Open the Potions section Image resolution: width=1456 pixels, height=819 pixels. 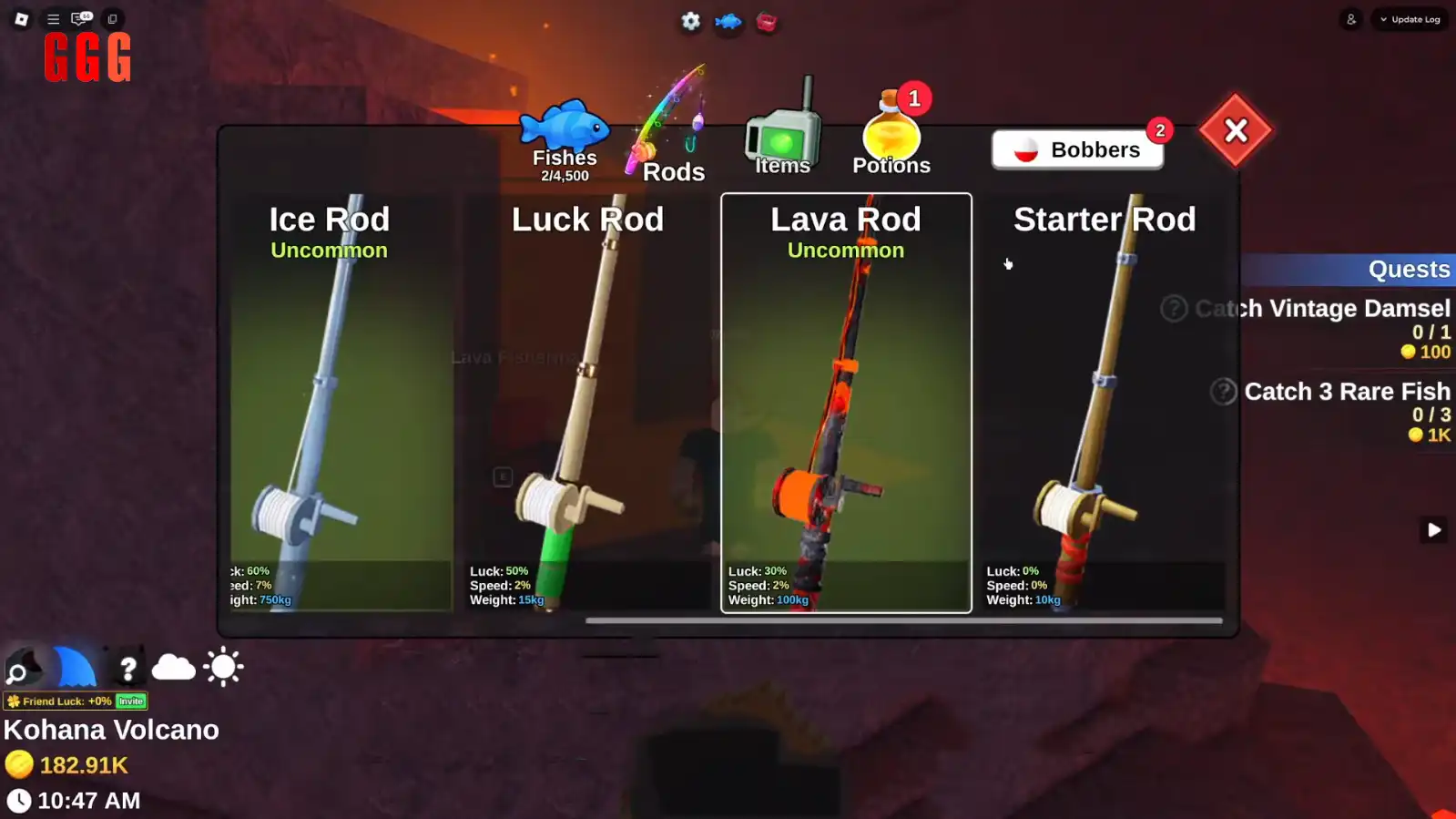click(x=890, y=137)
